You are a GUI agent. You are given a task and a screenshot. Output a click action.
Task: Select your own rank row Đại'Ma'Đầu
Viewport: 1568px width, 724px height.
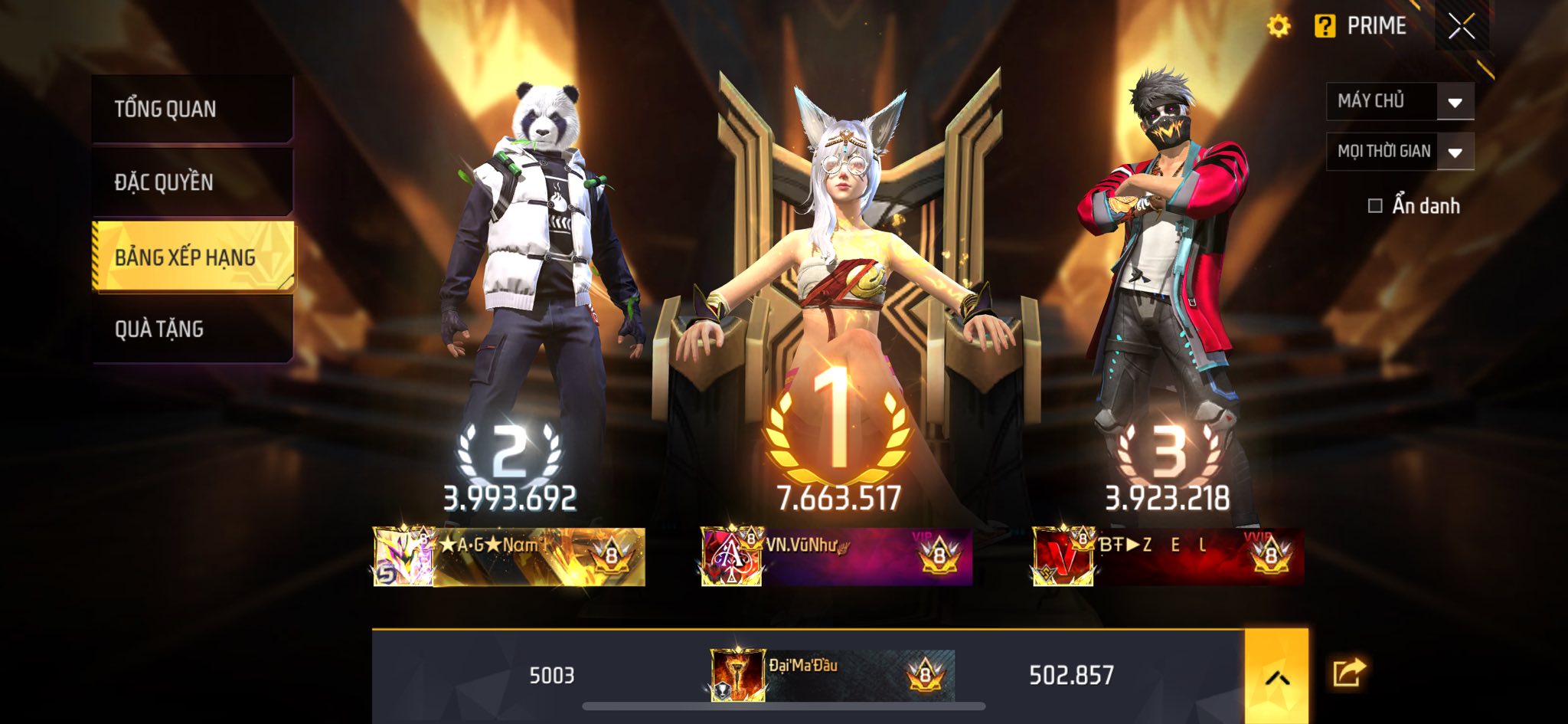tap(831, 675)
